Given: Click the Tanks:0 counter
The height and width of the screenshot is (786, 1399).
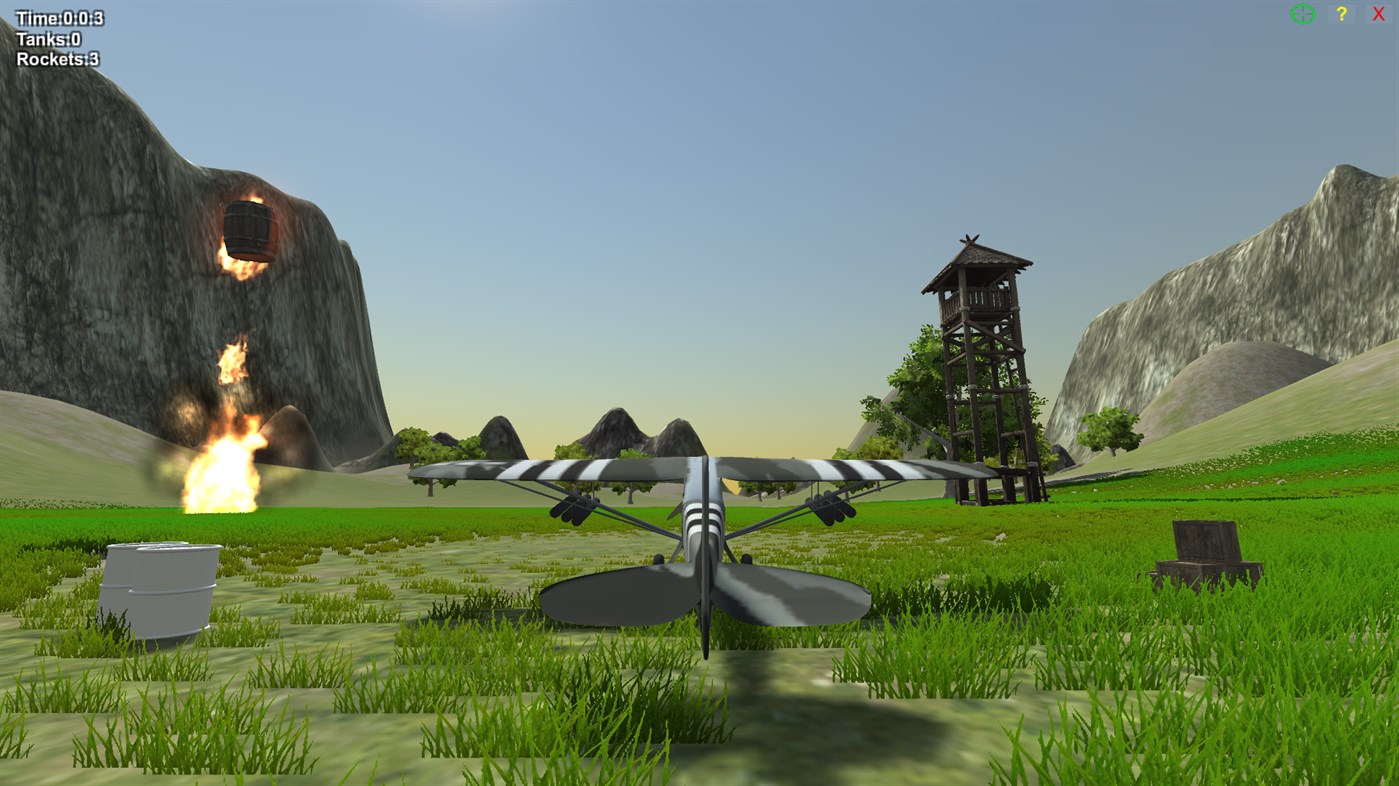Looking at the screenshot, I should pyautogui.click(x=47, y=38).
